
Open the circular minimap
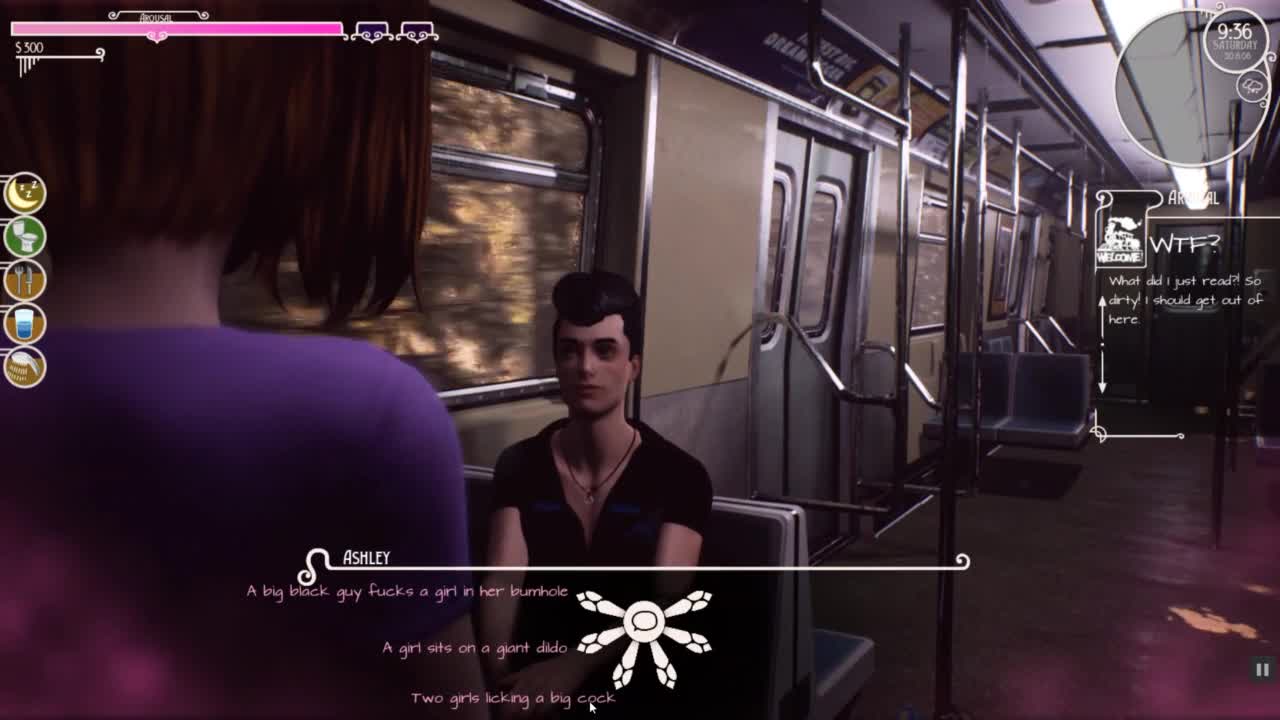coord(1195,85)
